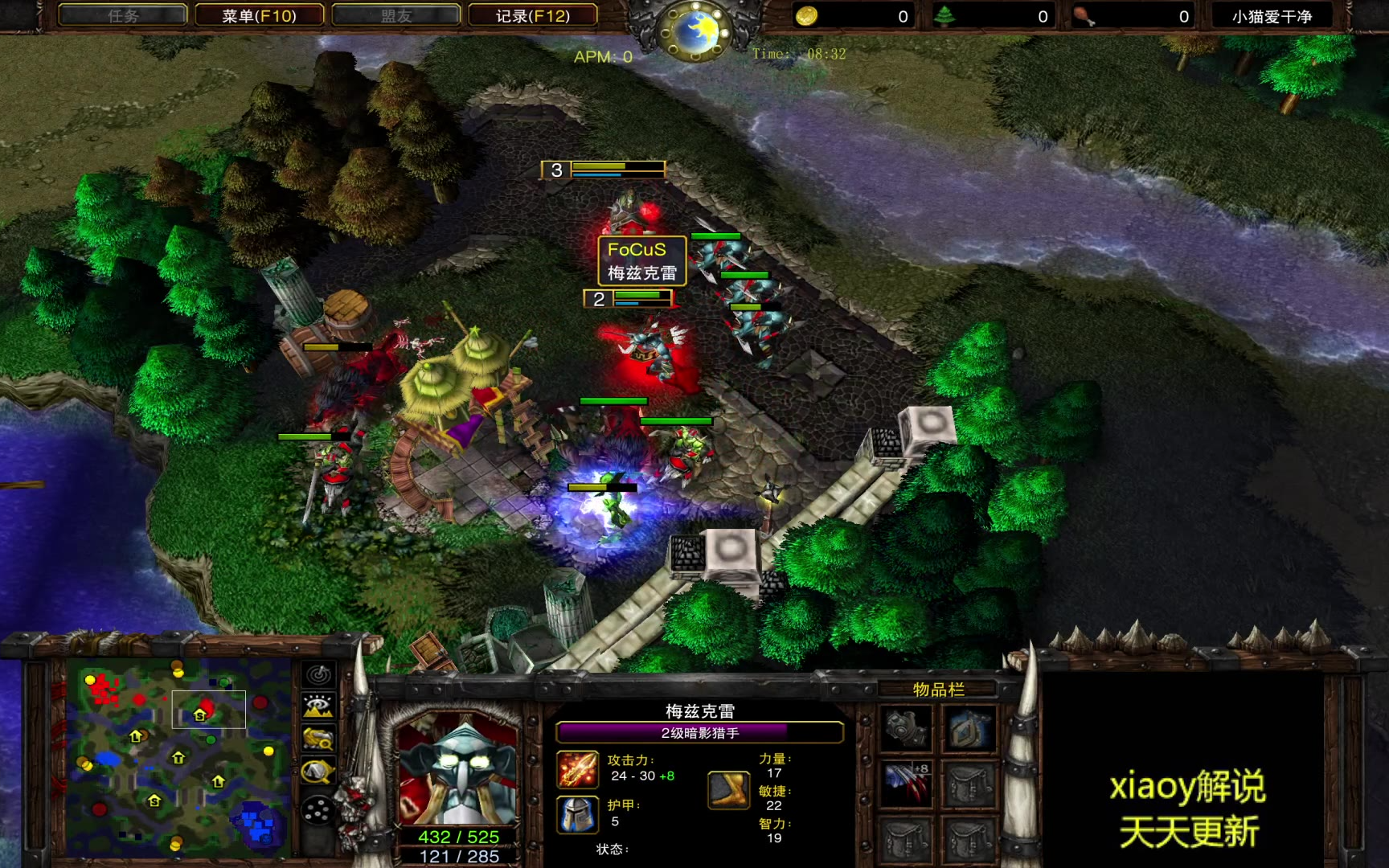Select the gauntlet item in inventory
The width and height of the screenshot is (1389, 868).
point(907,729)
